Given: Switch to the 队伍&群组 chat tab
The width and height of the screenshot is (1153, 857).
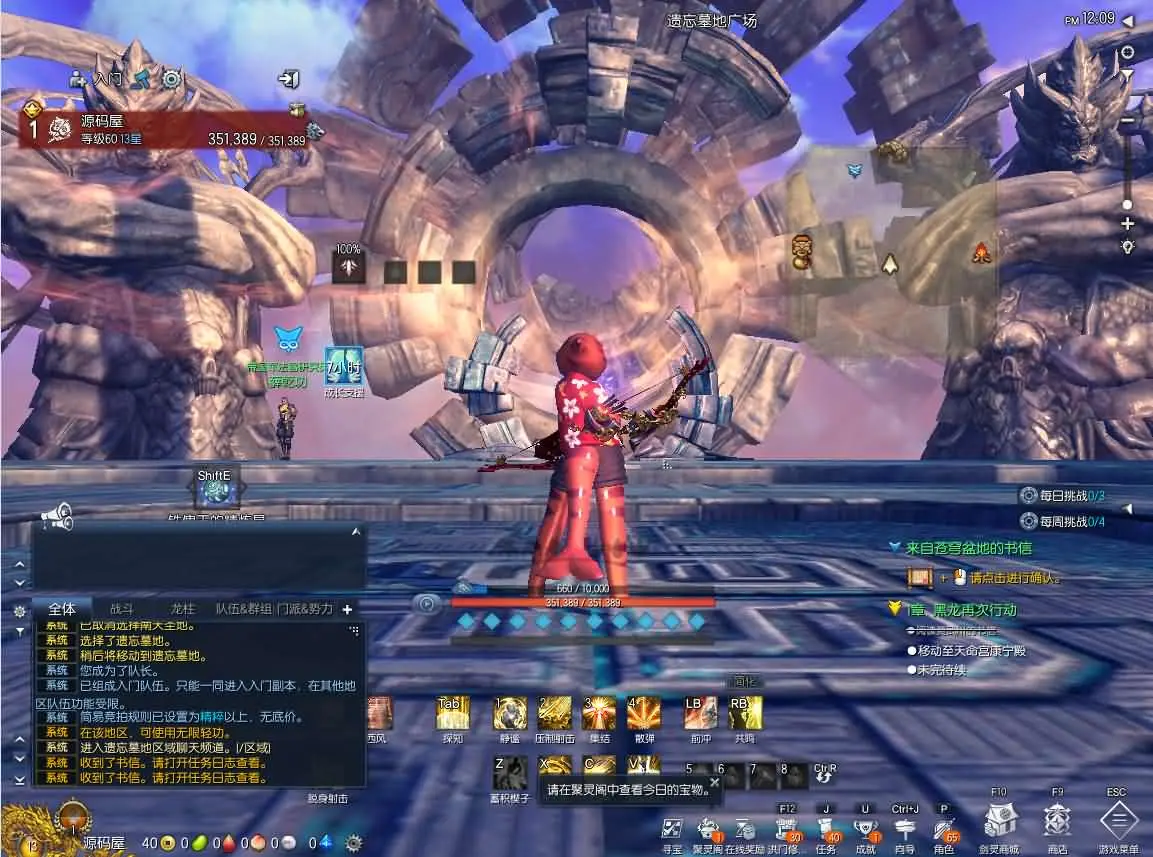Looking at the screenshot, I should coord(244,608).
